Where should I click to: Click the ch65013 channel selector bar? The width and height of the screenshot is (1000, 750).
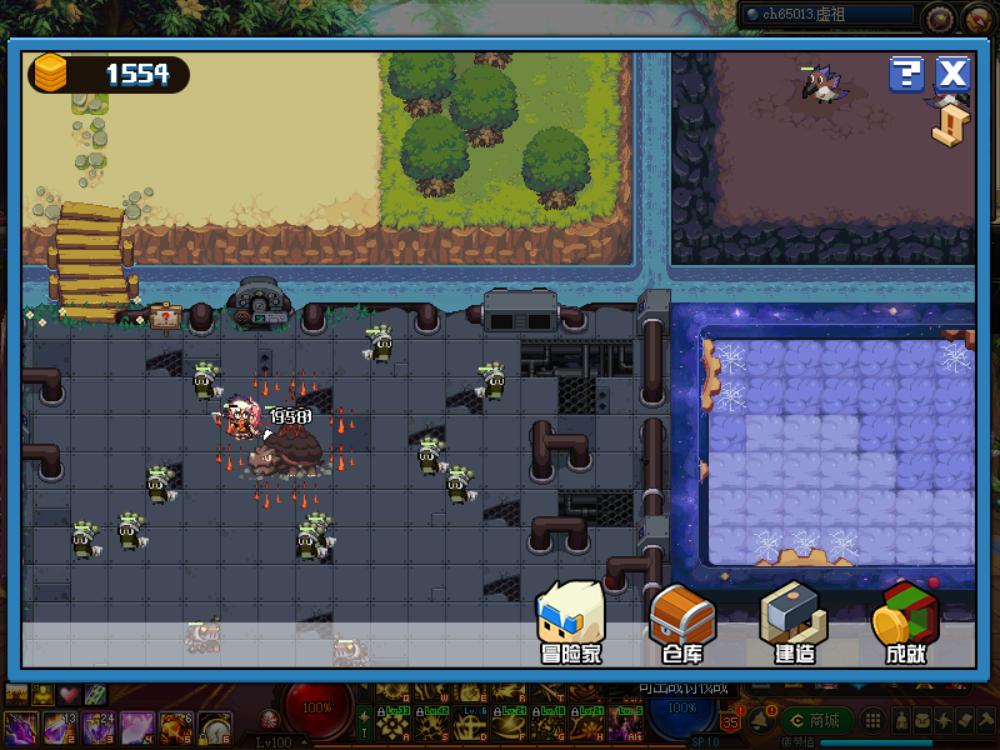pos(827,15)
